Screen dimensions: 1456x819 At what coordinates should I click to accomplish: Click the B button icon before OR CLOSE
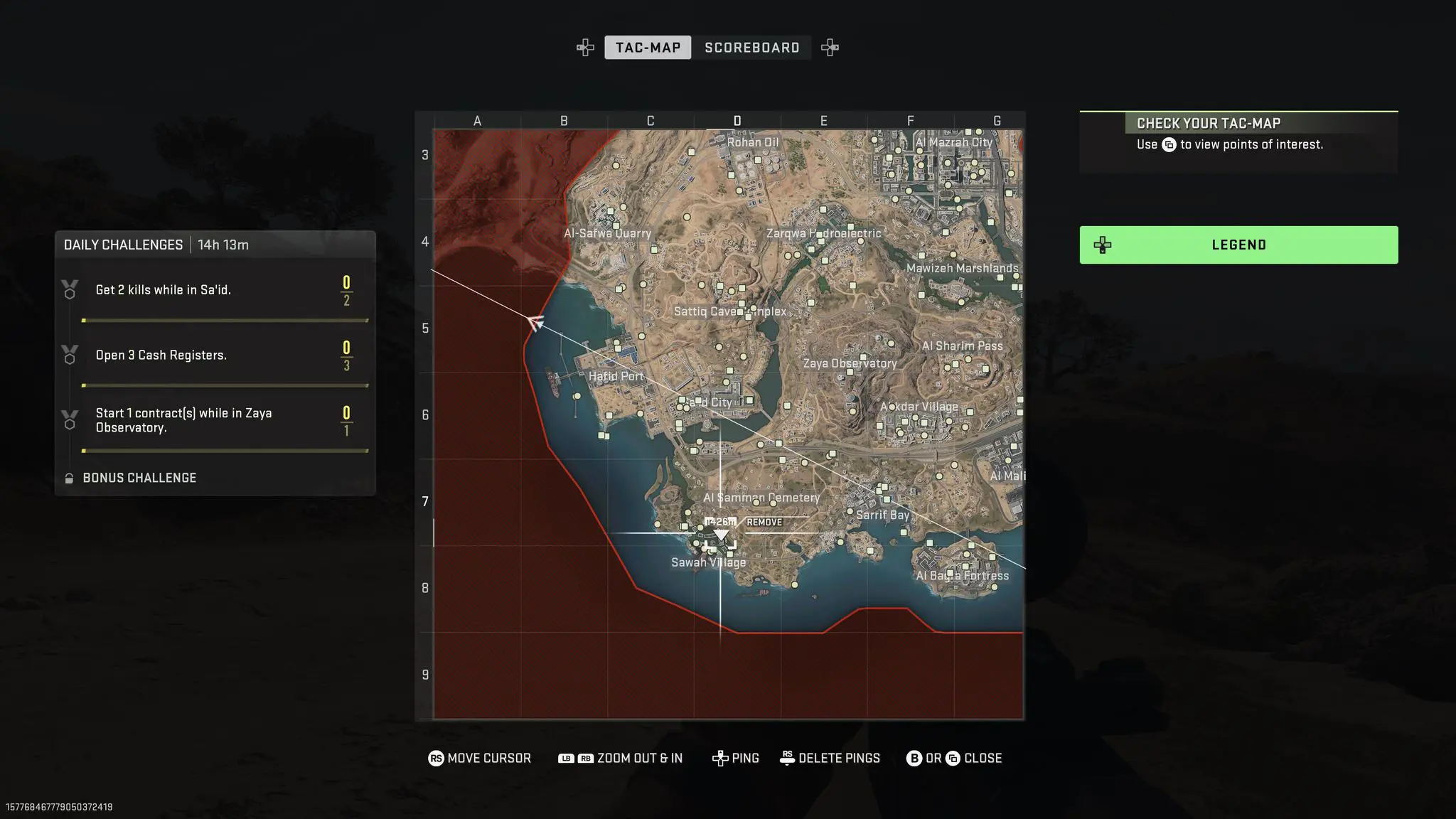tap(914, 758)
